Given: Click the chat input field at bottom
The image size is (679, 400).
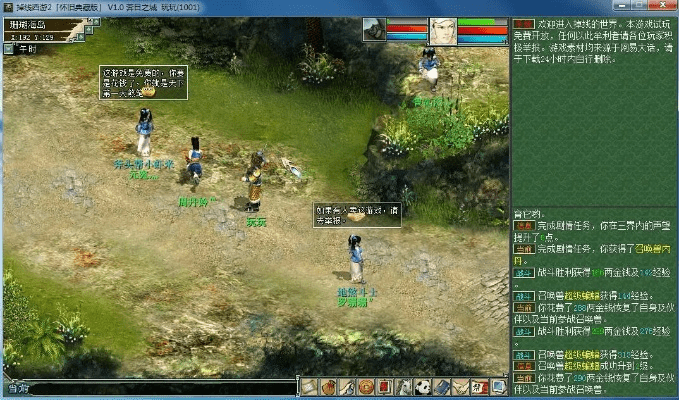Looking at the screenshot, I should coord(150,387).
